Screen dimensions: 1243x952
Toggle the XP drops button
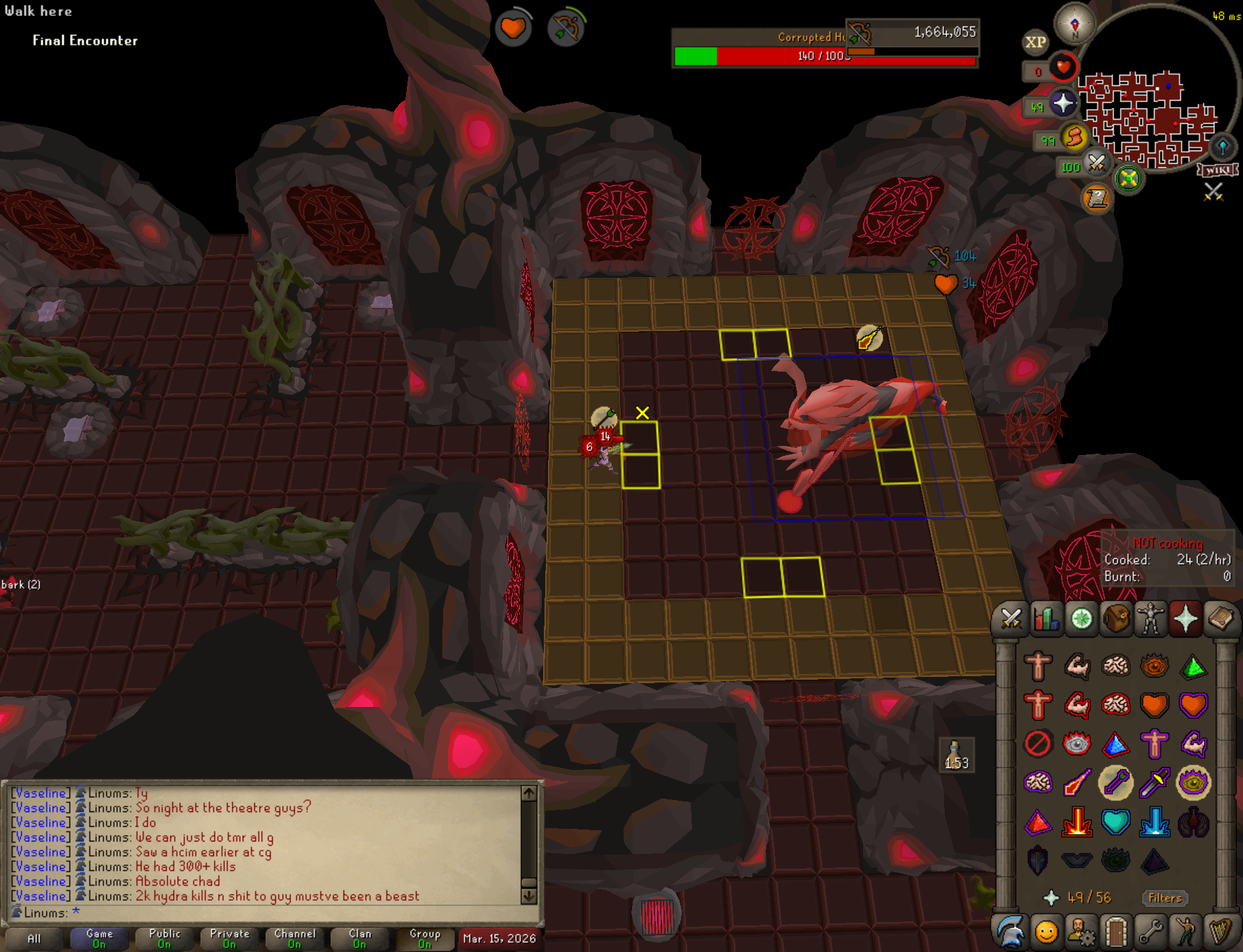point(1036,42)
